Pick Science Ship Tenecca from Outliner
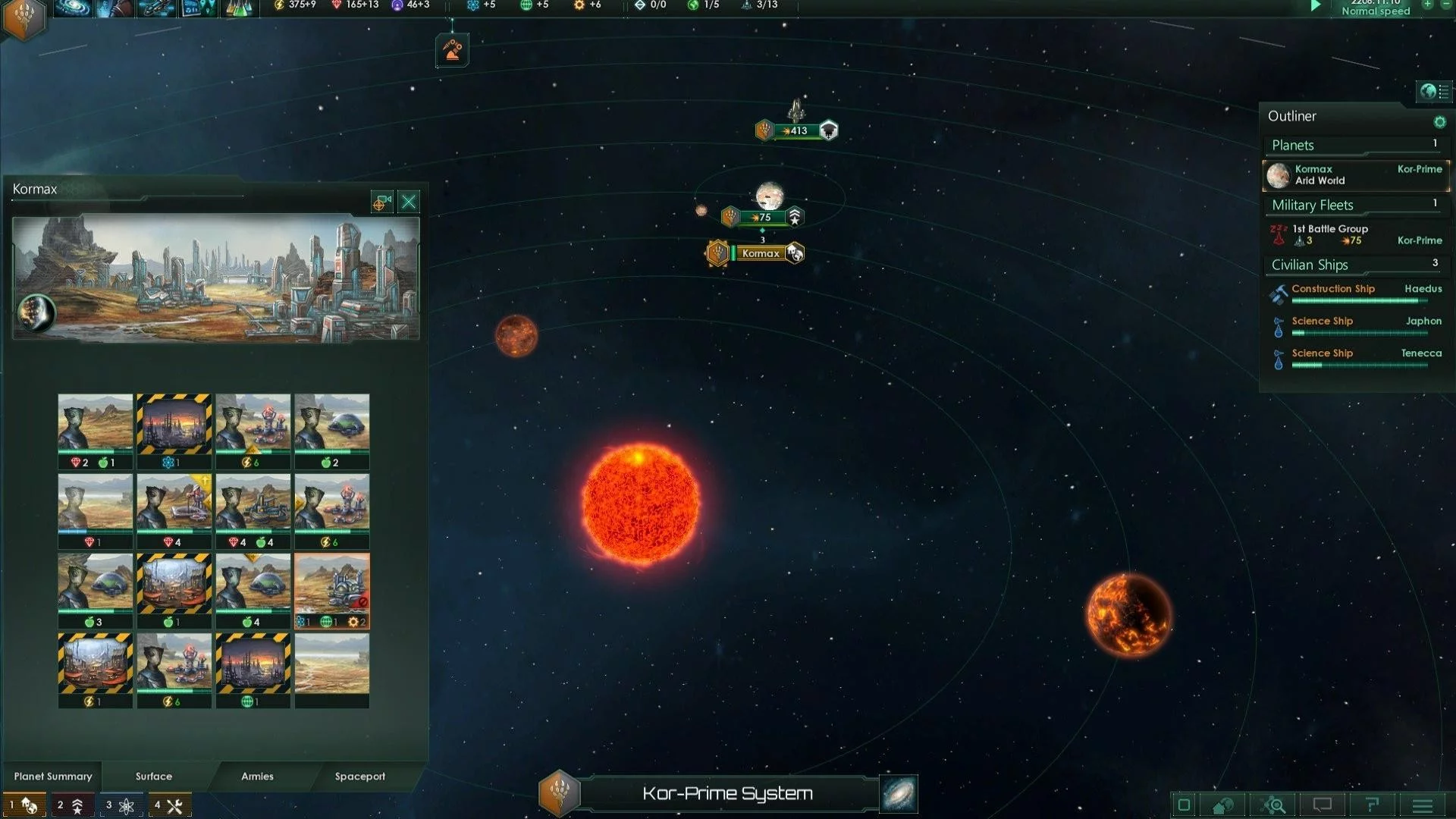Image resolution: width=1456 pixels, height=819 pixels. point(1355,357)
